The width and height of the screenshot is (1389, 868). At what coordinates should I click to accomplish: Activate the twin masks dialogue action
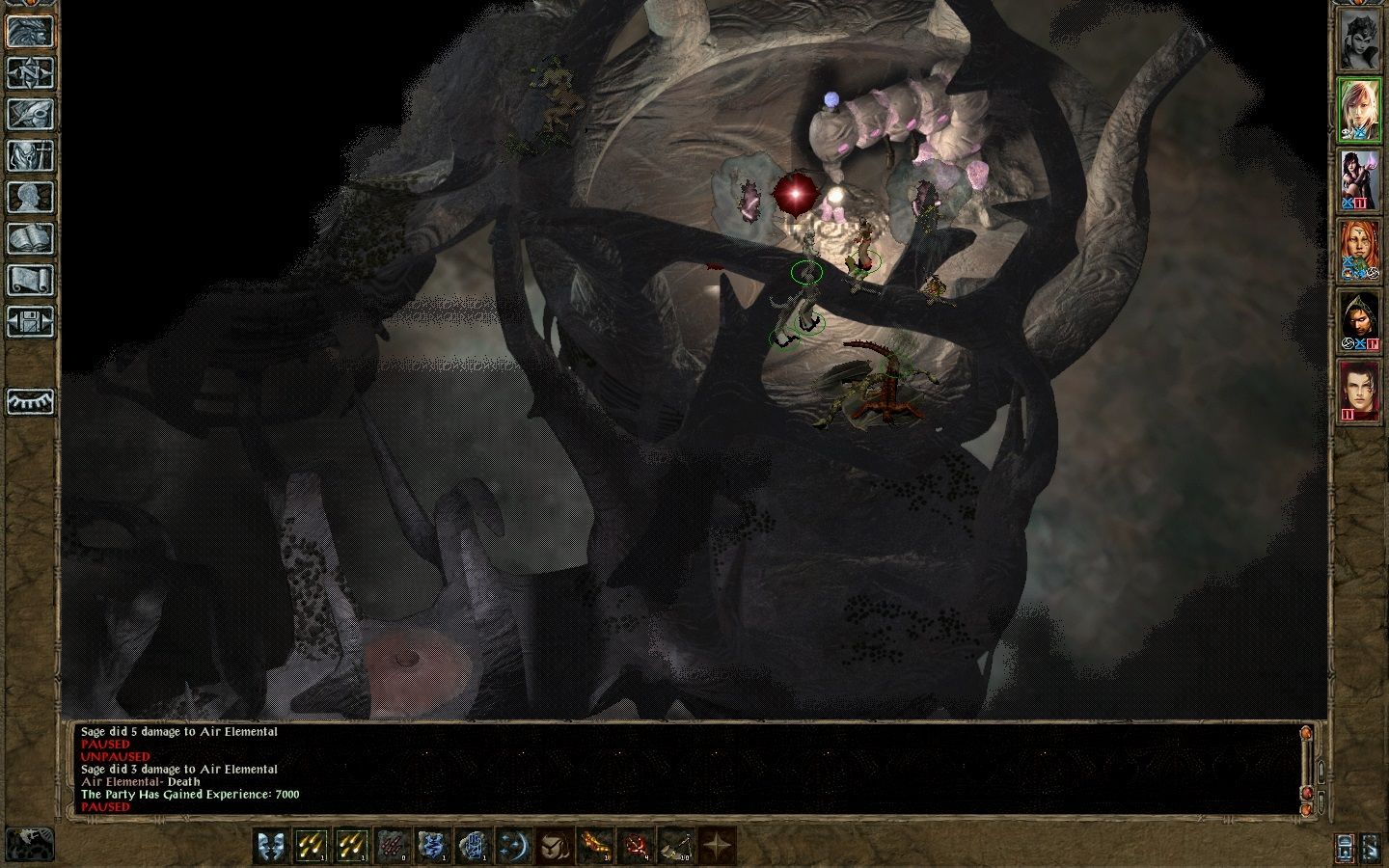coord(271,846)
